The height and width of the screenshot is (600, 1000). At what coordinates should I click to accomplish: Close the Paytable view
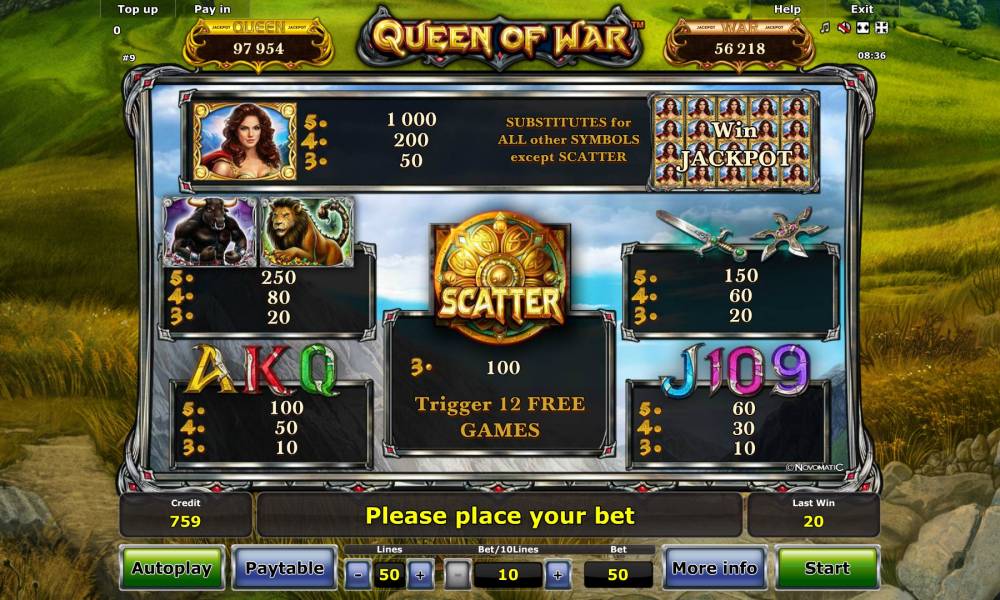click(x=285, y=568)
